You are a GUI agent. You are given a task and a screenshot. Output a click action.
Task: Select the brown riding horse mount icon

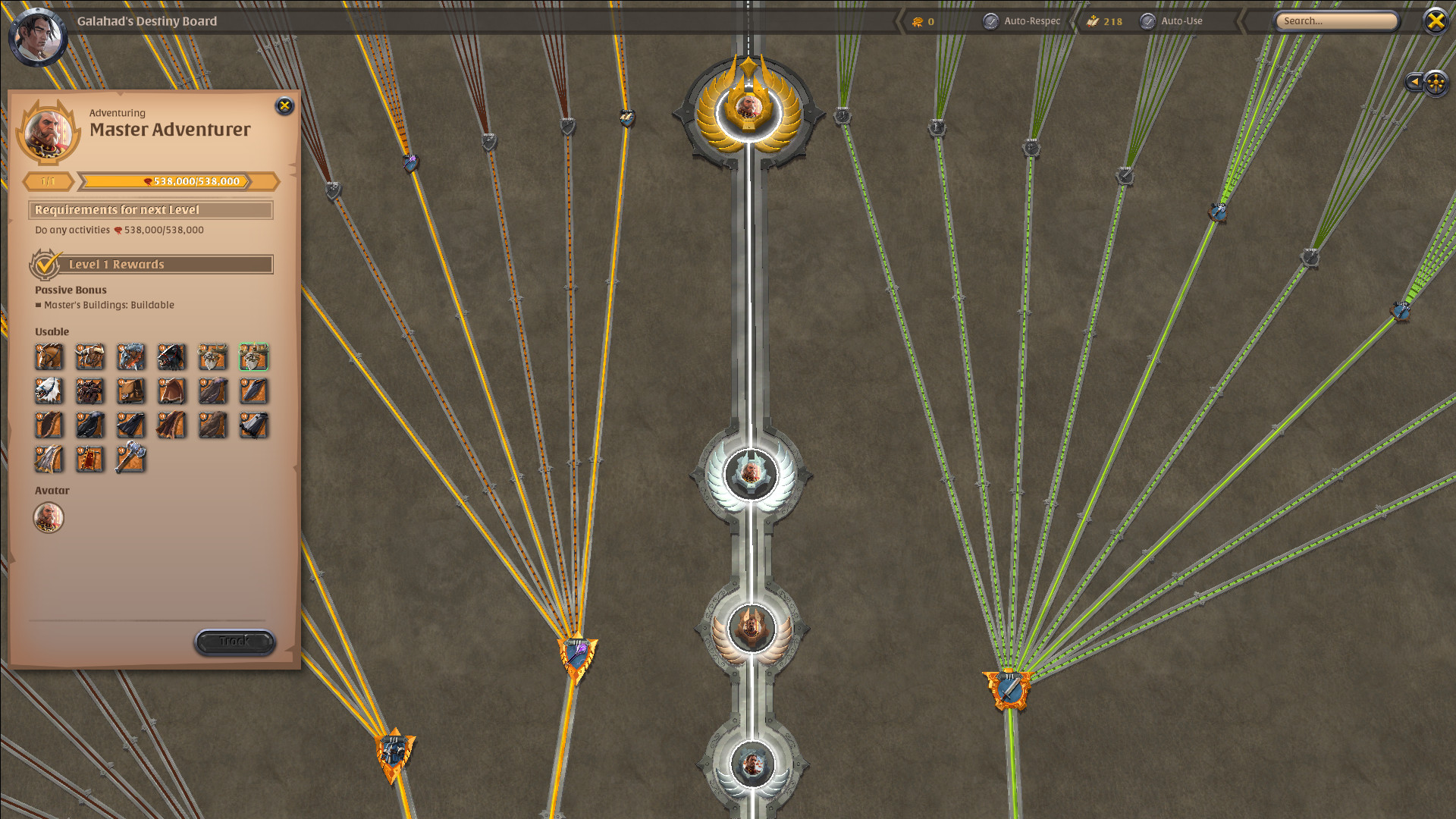49,357
